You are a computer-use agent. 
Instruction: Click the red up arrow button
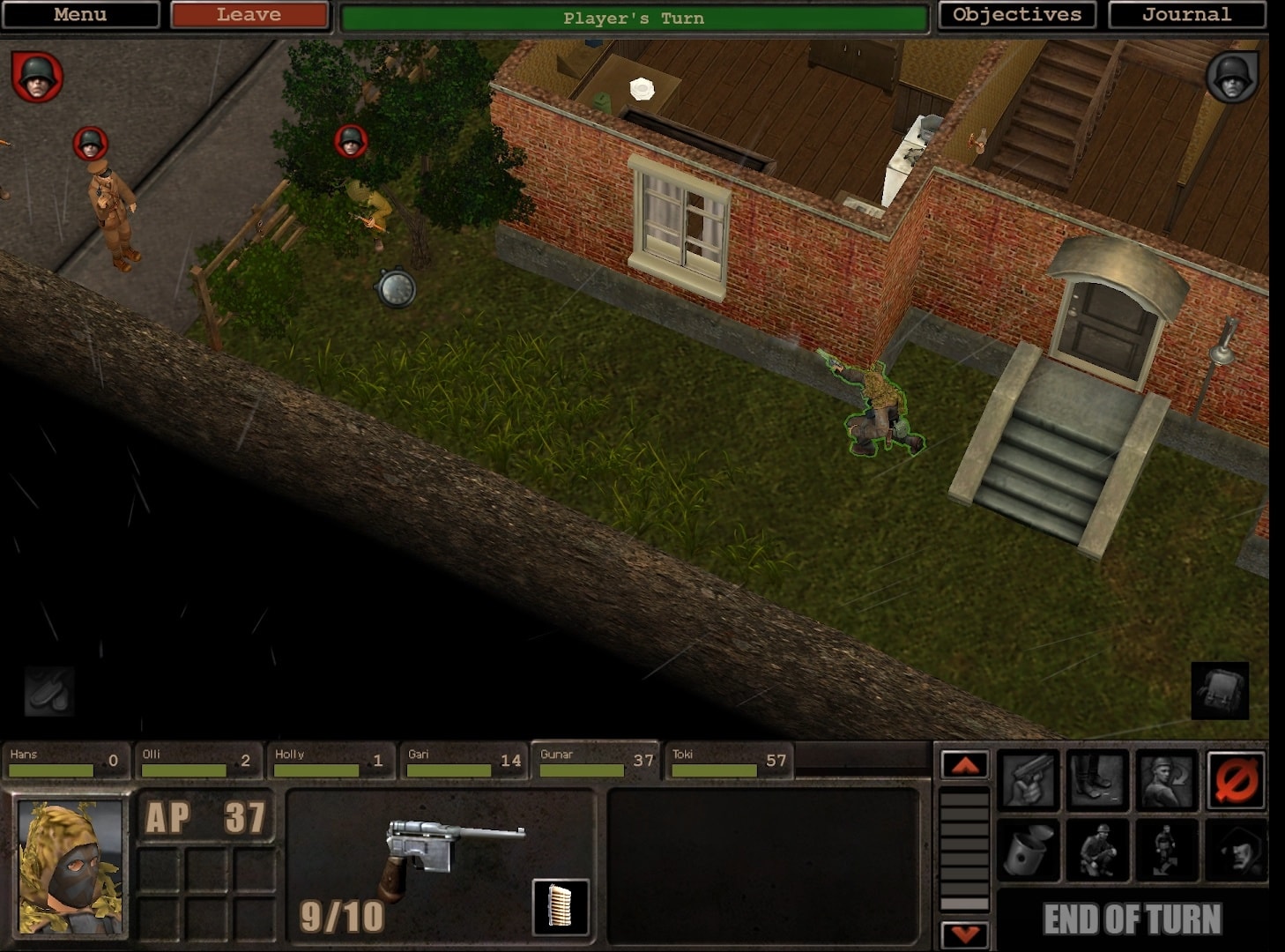click(x=964, y=764)
